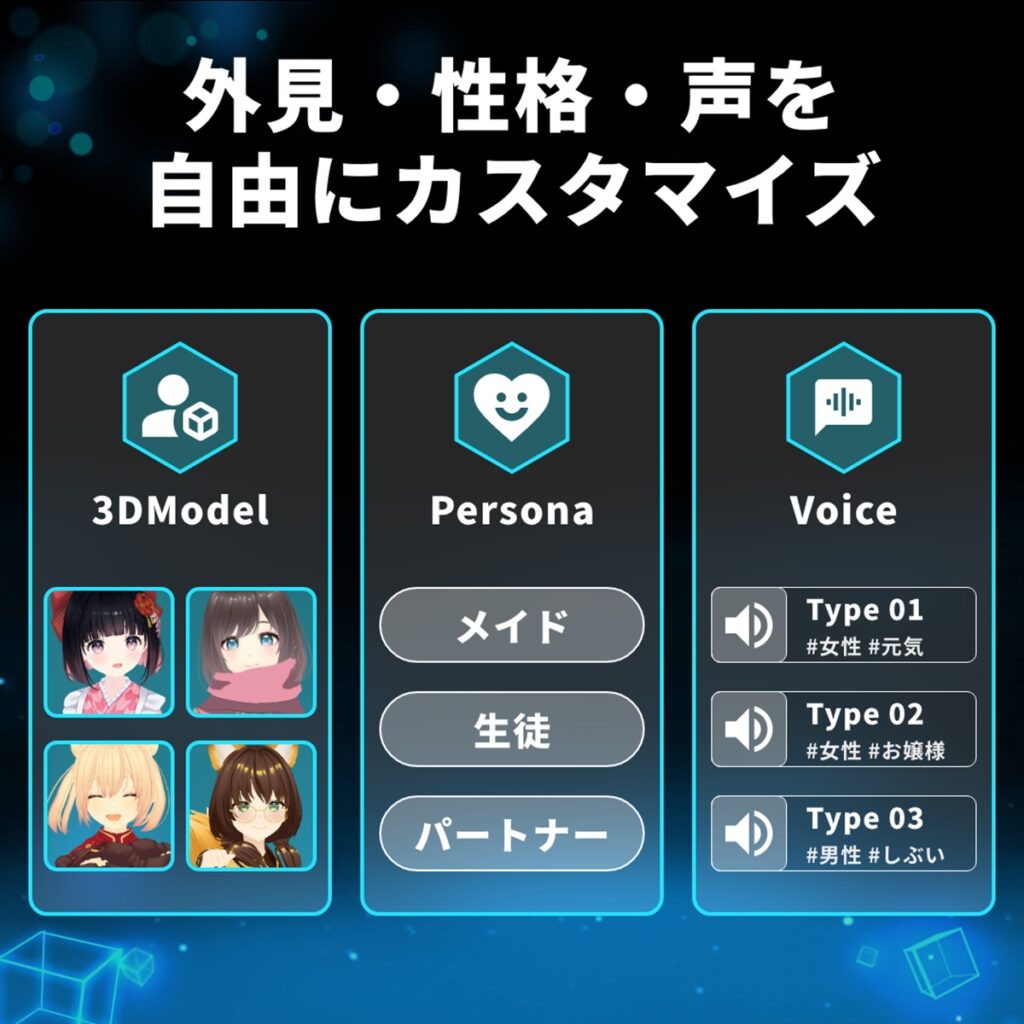Select the fox-eared girl with glasses

tap(251, 805)
